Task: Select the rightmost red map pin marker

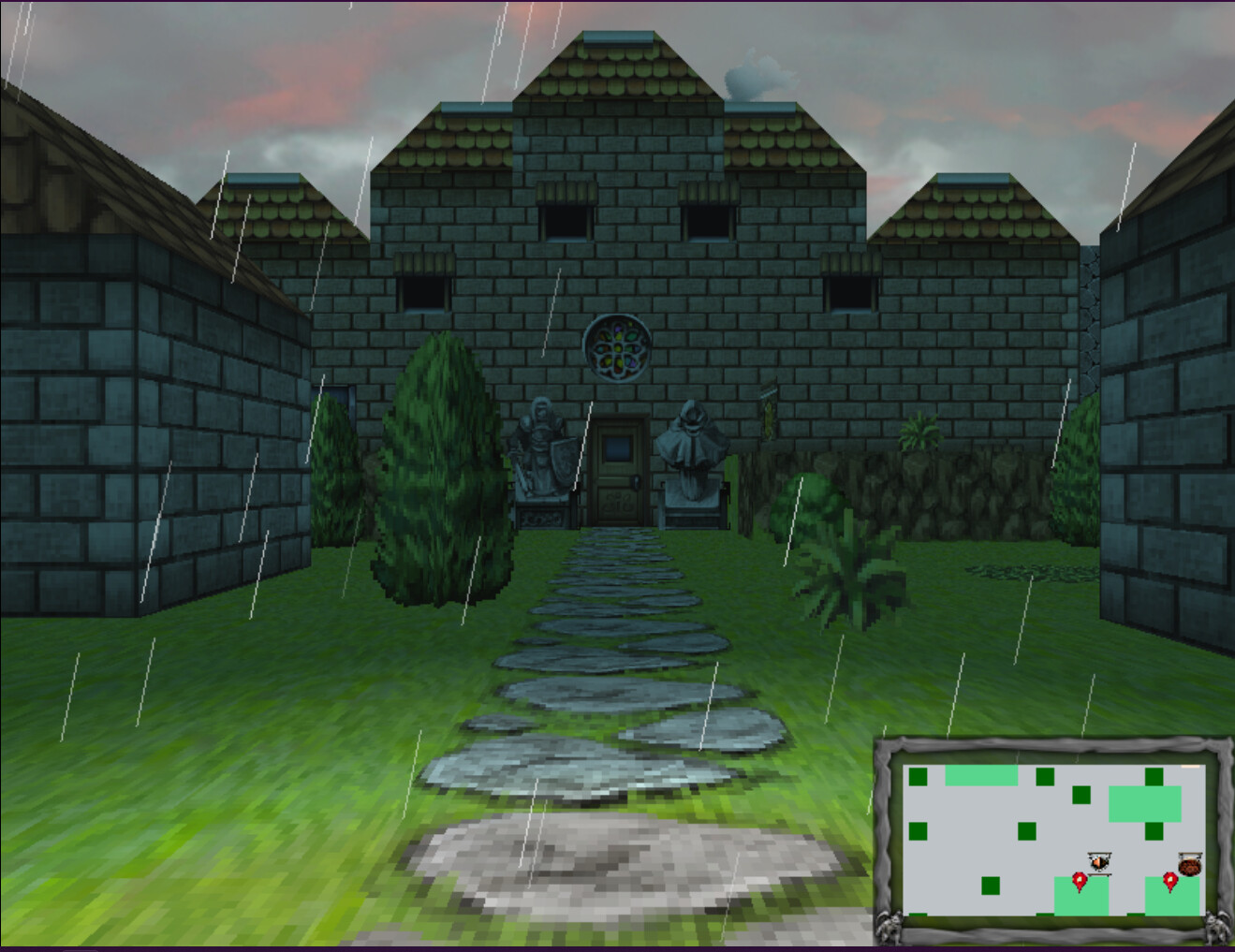Action: point(1170,881)
